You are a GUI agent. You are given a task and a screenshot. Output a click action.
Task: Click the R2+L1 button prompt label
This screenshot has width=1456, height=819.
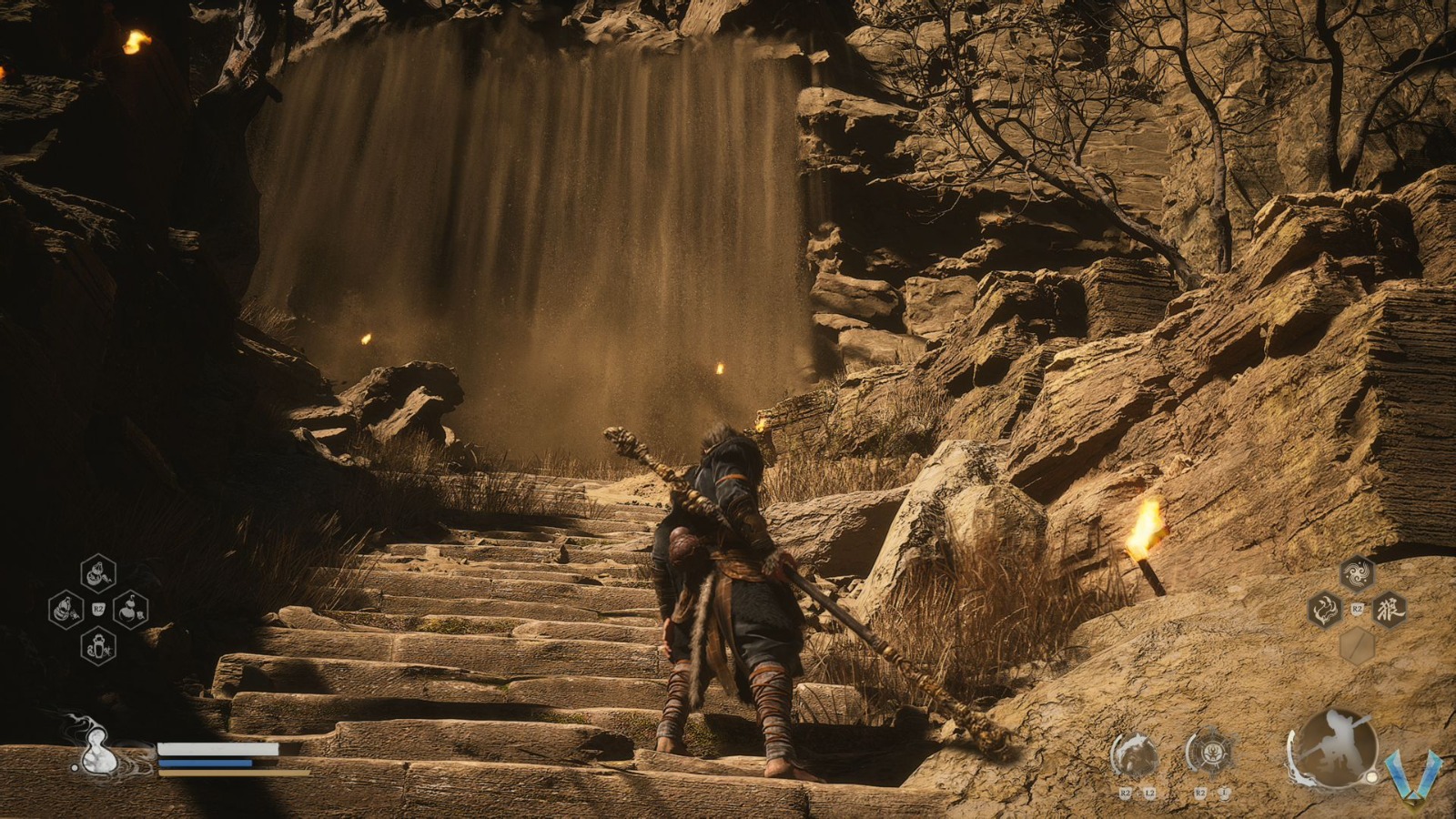[x=1211, y=793]
